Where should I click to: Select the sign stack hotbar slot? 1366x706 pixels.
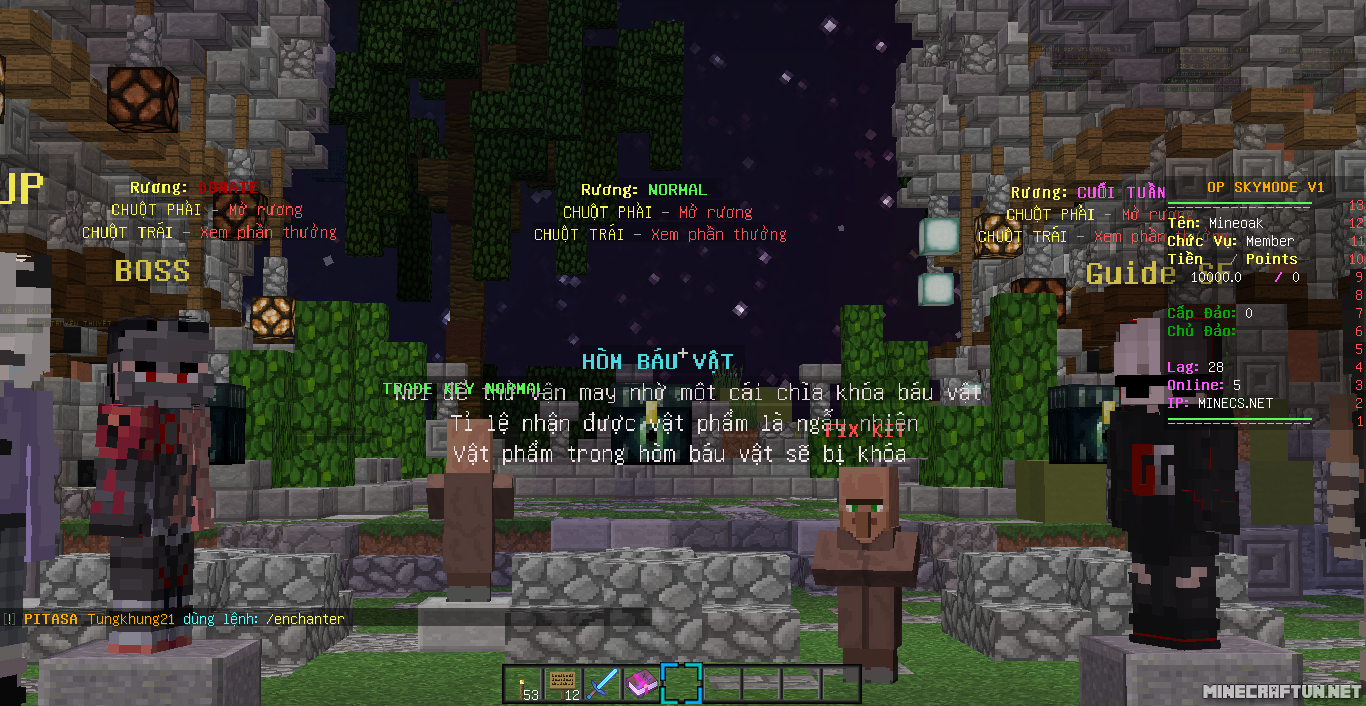click(x=563, y=684)
